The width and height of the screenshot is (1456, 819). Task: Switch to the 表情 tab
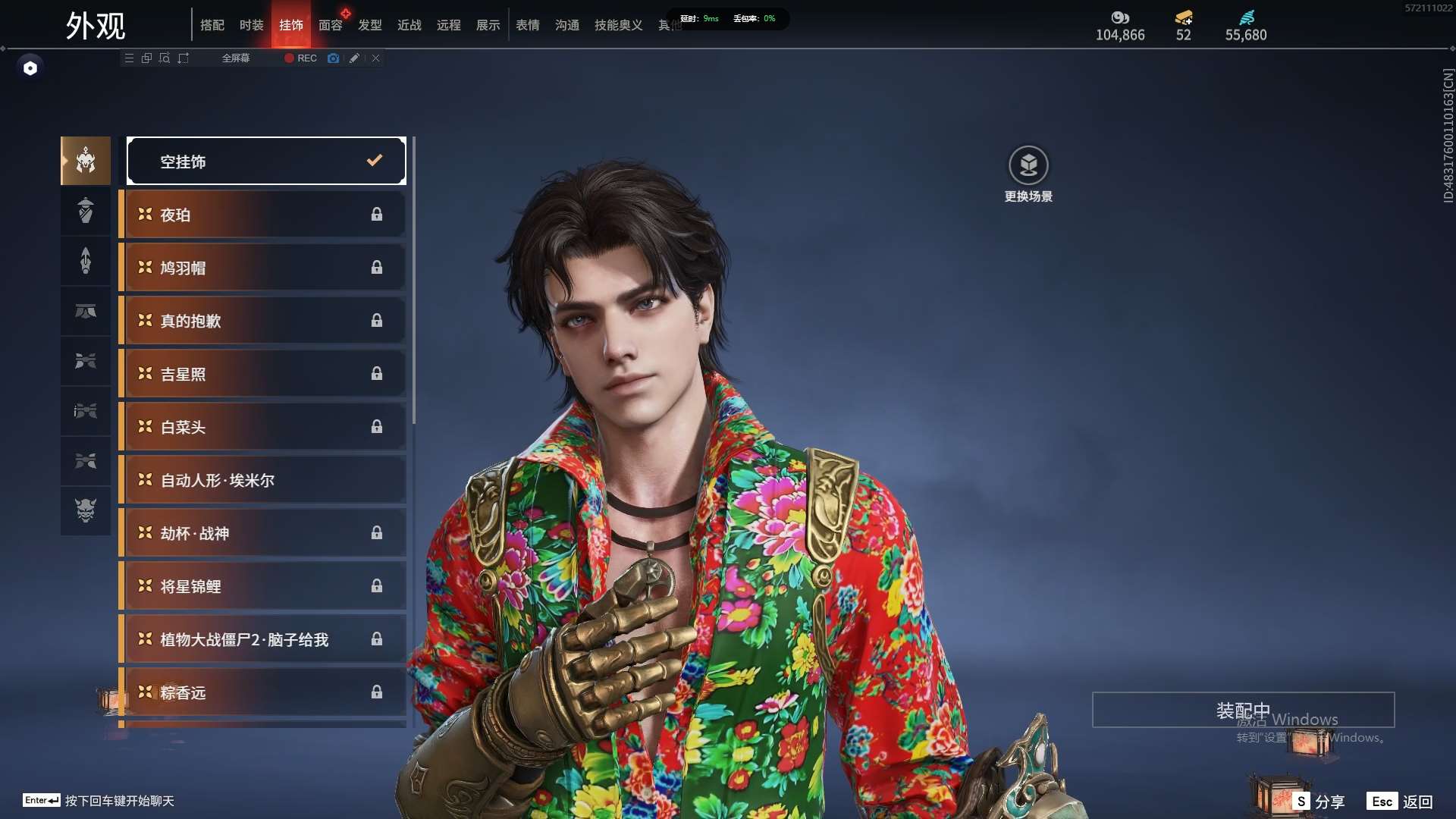527,25
